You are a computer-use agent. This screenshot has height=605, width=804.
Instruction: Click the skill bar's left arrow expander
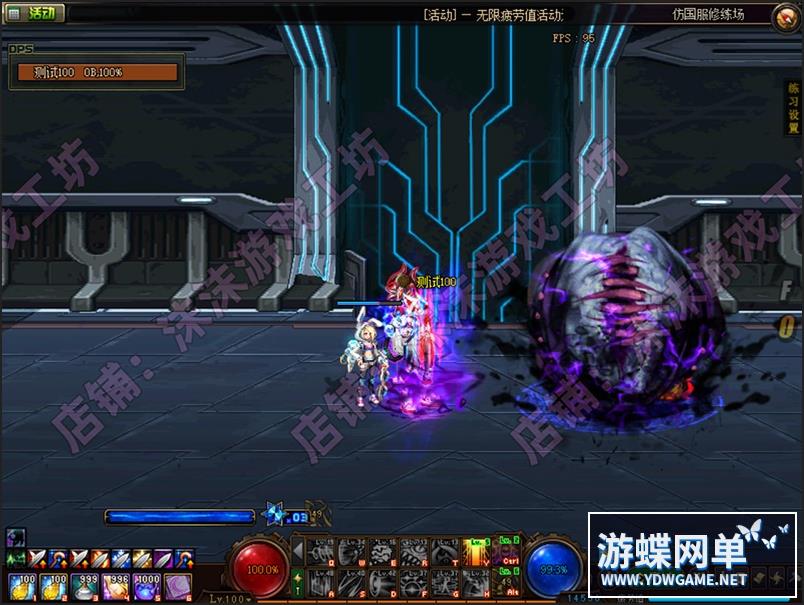click(297, 551)
